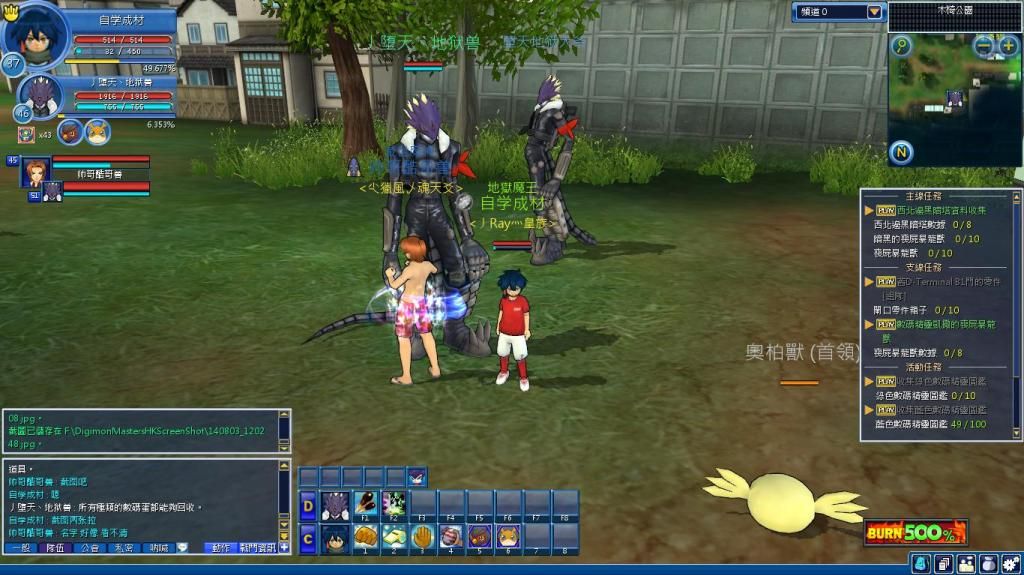This screenshot has width=1024, height=575.
Task: Click the D Digimon hotbar toggle
Action: pos(308,506)
